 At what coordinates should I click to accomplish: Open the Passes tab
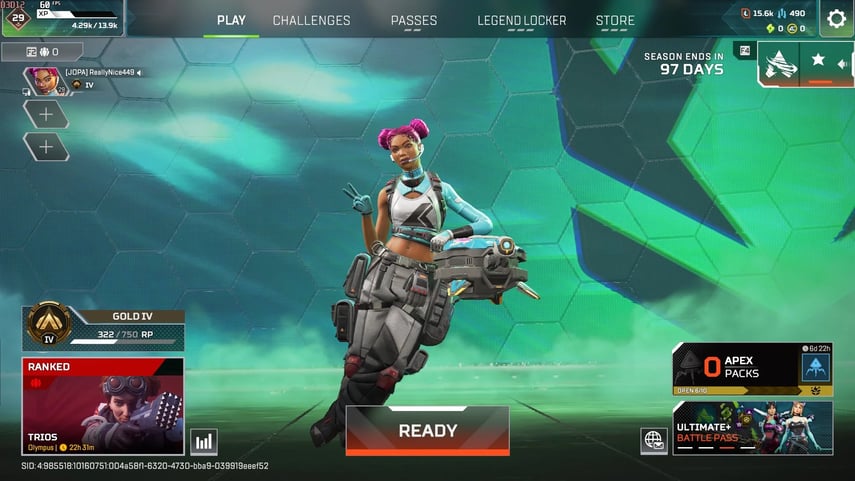413,20
